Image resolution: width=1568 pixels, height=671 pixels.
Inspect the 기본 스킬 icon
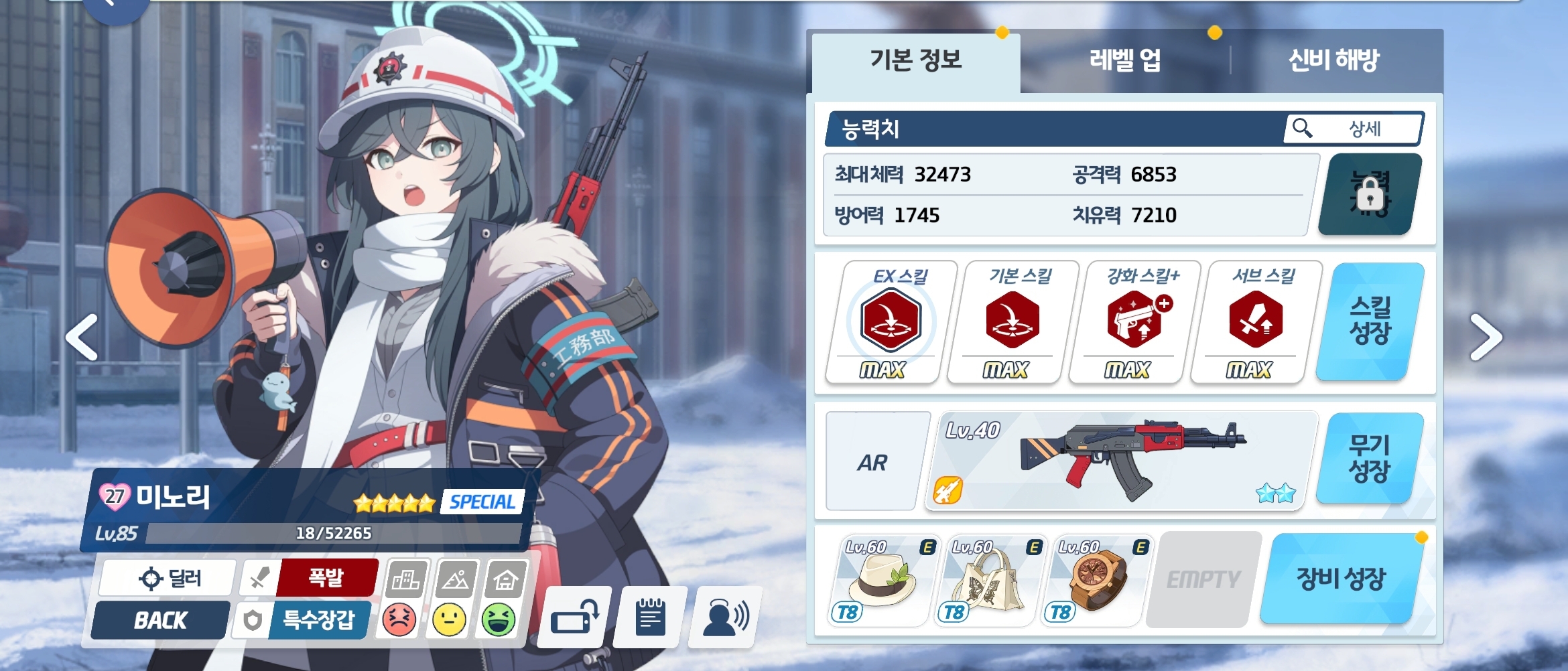coord(1012,321)
